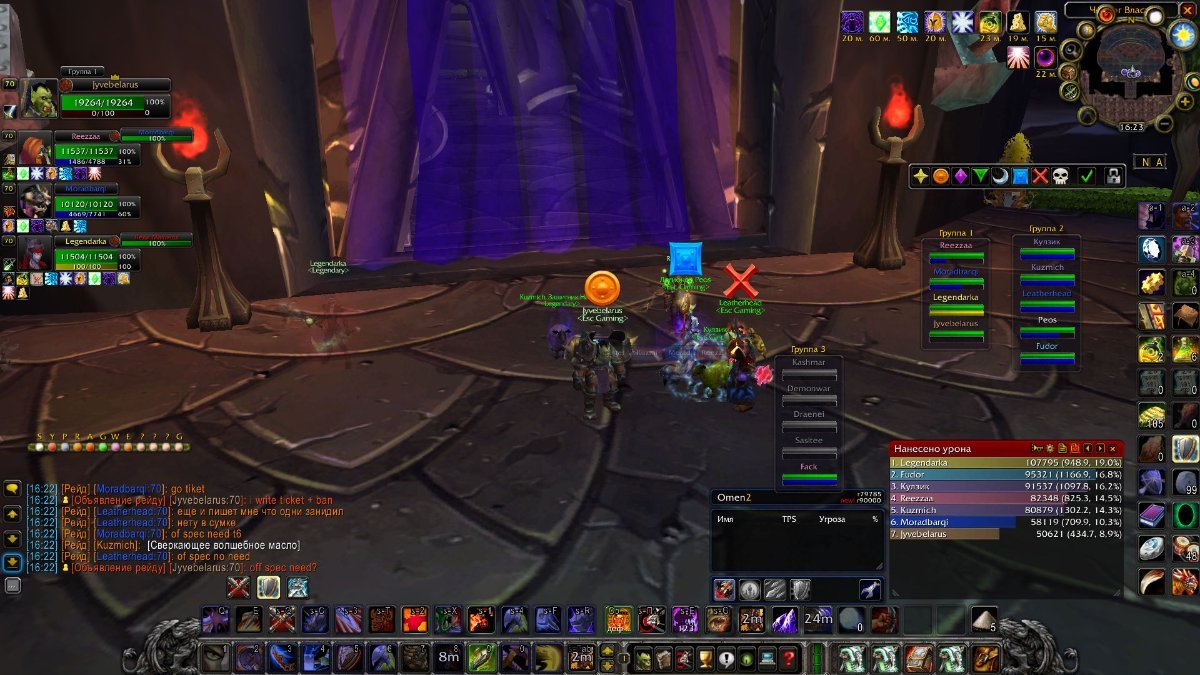Open the minimap tracking magnifier button

point(1071,52)
